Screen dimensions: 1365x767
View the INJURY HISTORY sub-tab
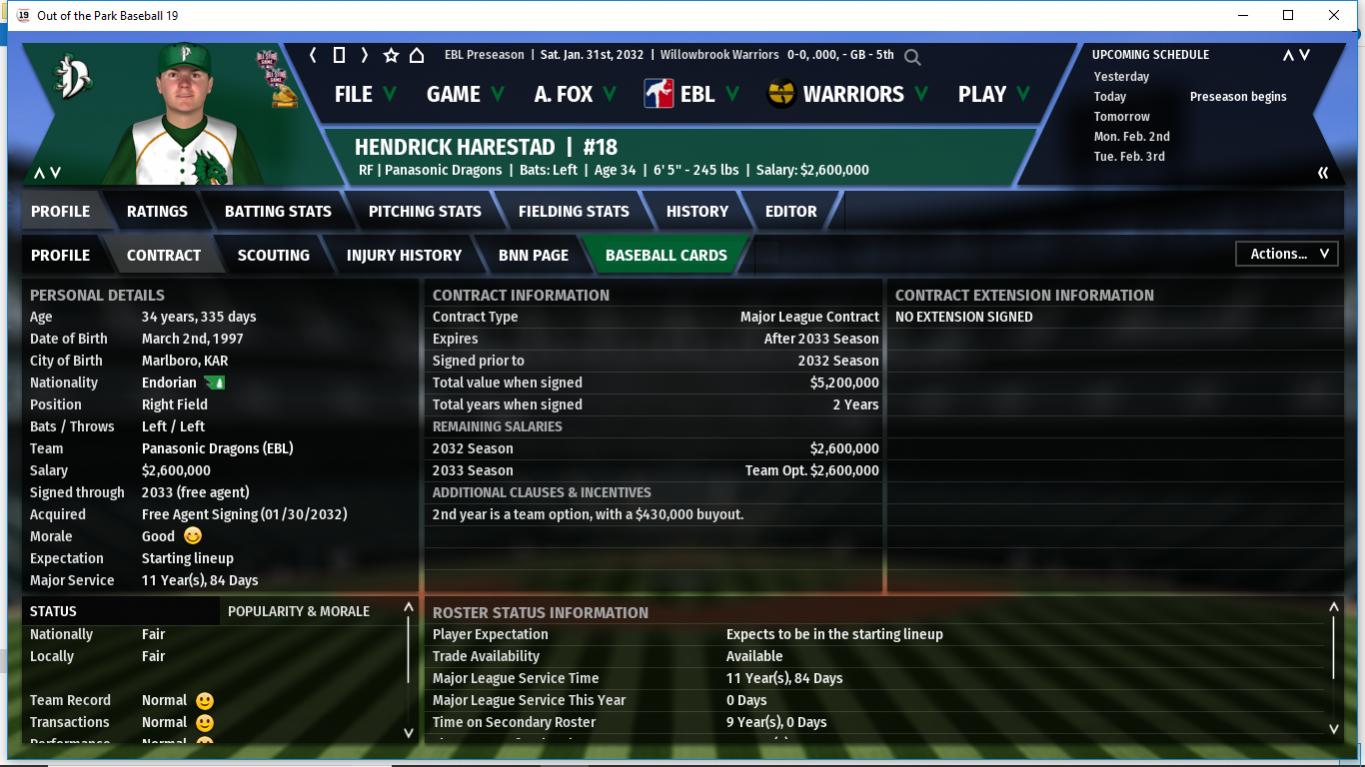coord(404,255)
